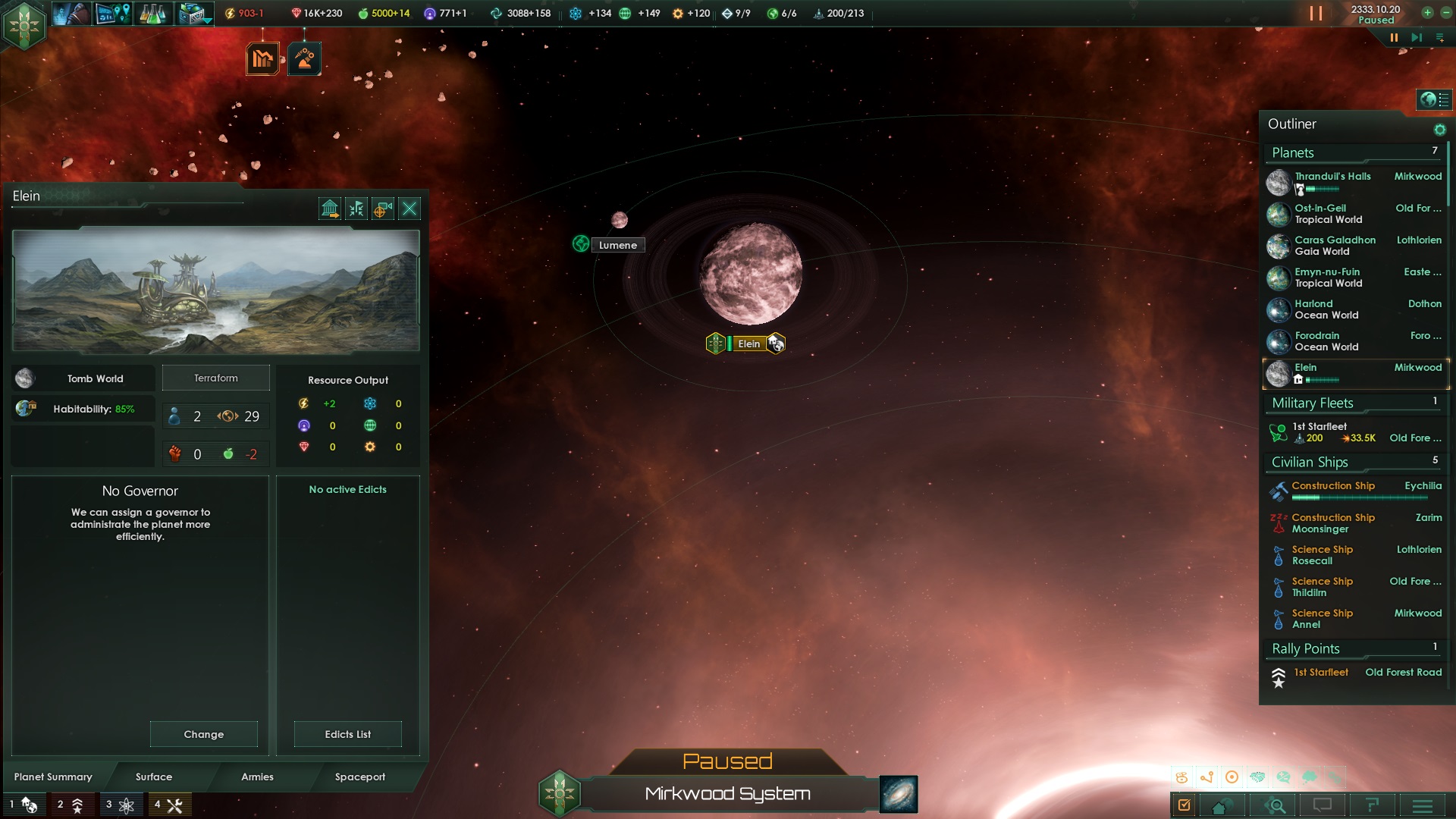
Task: Select the camera follow icon in the Elein window
Action: pos(381,209)
